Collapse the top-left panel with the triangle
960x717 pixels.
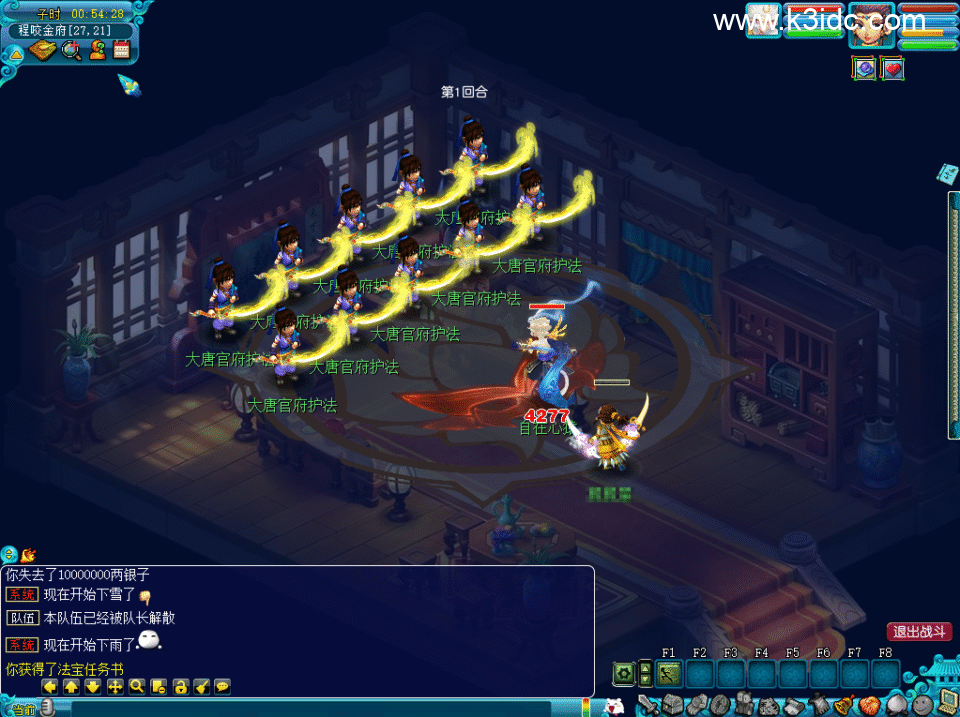click(16, 52)
